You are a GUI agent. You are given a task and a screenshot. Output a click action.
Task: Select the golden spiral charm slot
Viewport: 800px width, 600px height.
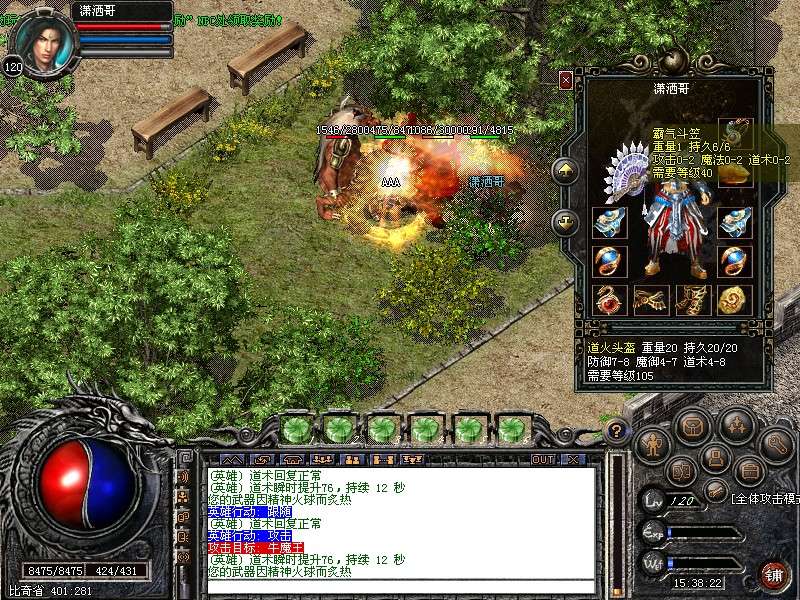click(x=735, y=299)
